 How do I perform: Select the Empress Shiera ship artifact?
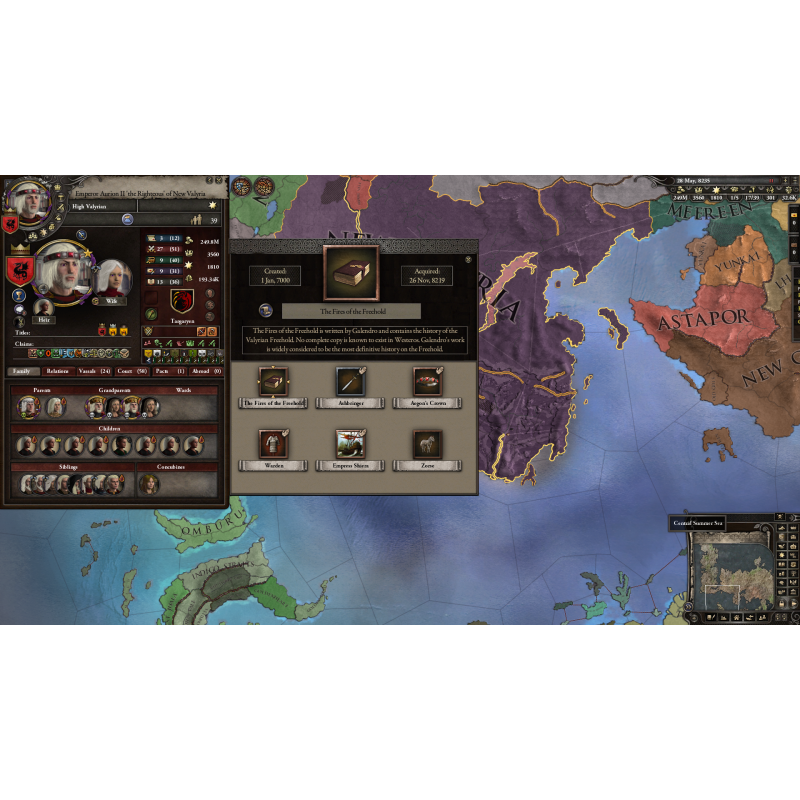point(349,443)
